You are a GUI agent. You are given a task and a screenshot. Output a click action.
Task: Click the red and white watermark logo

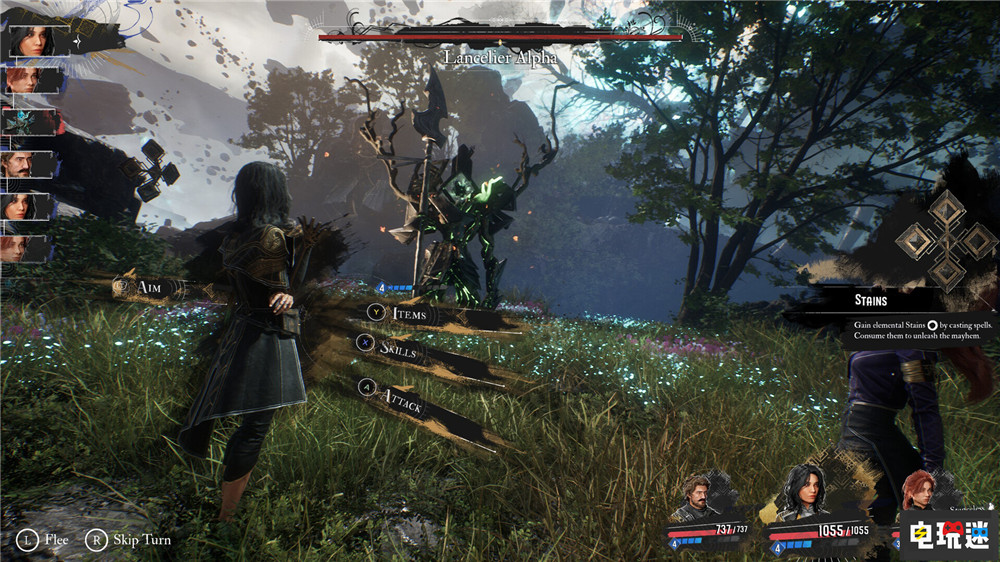point(948,533)
